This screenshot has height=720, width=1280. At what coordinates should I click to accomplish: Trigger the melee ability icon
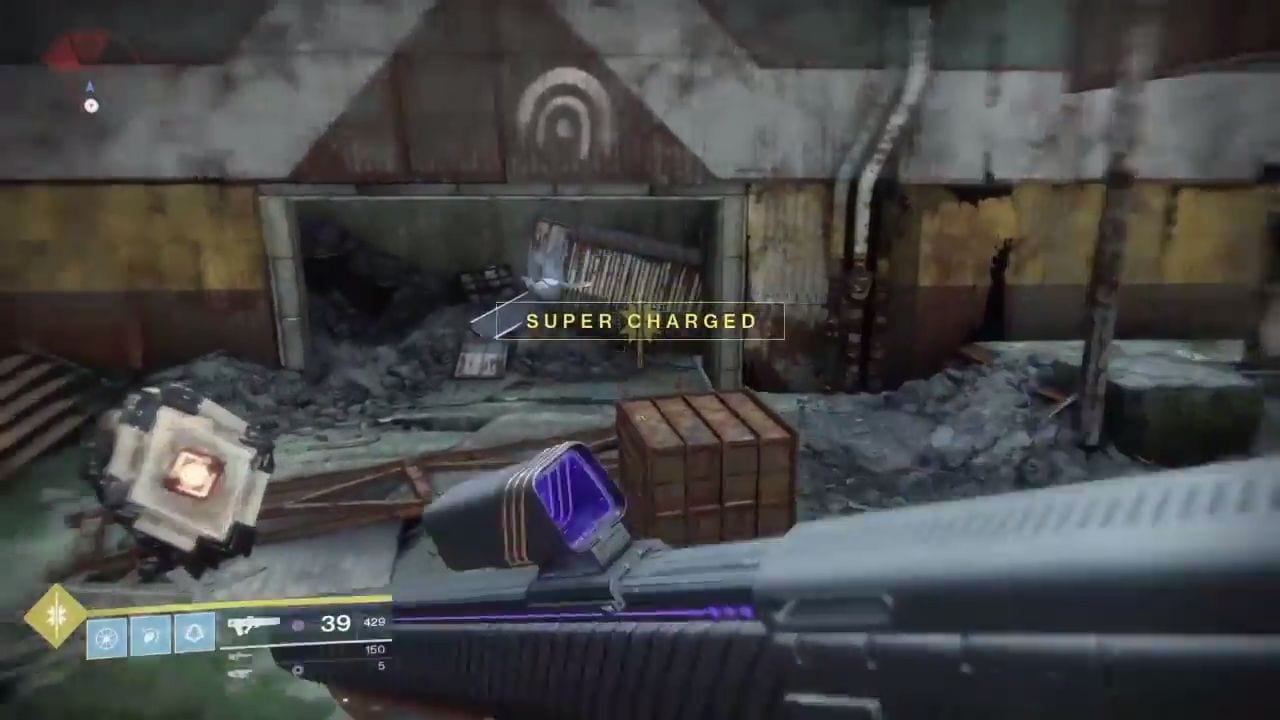pos(150,637)
